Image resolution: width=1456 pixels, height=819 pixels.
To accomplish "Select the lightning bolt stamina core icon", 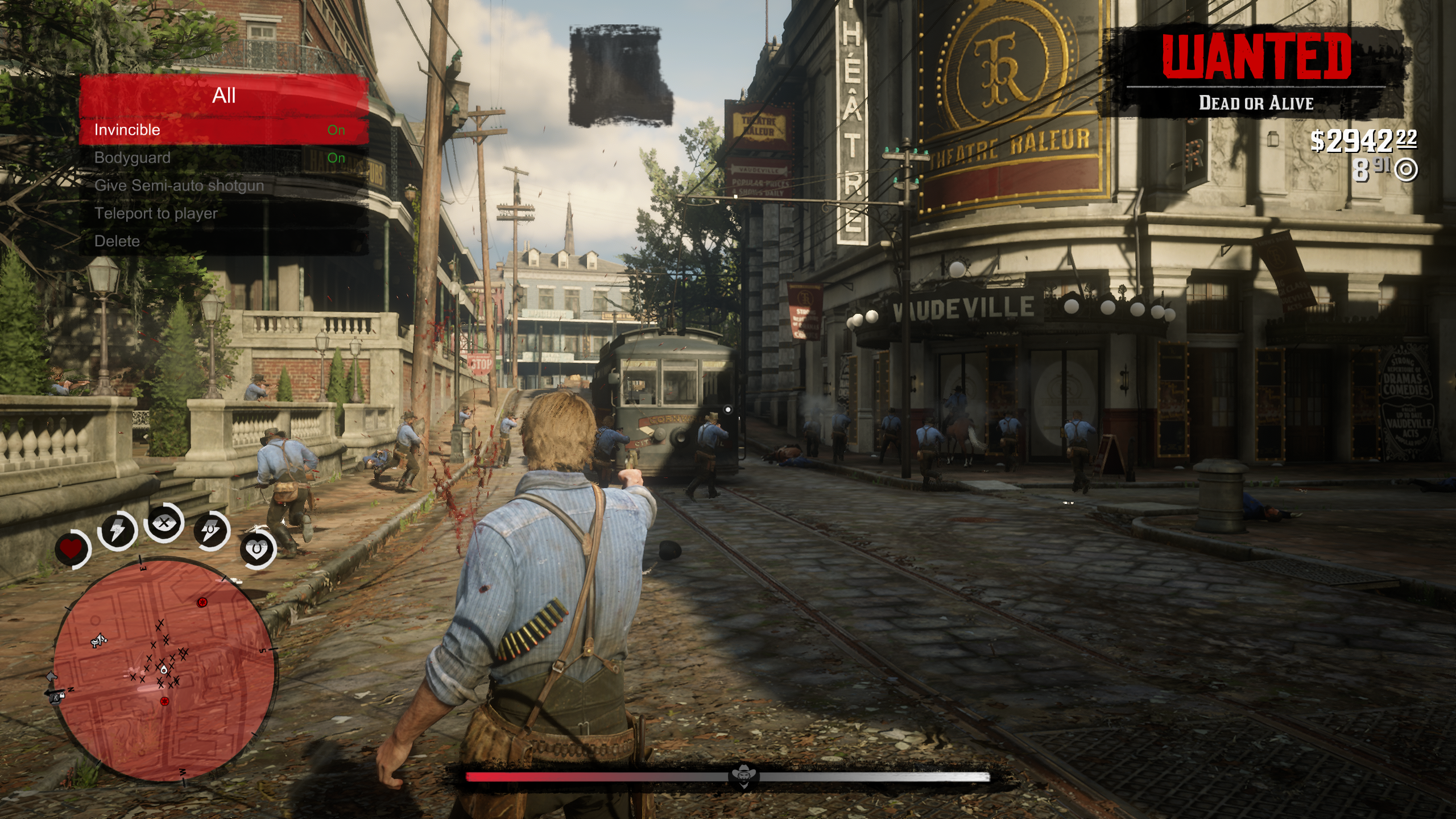I will [x=117, y=531].
